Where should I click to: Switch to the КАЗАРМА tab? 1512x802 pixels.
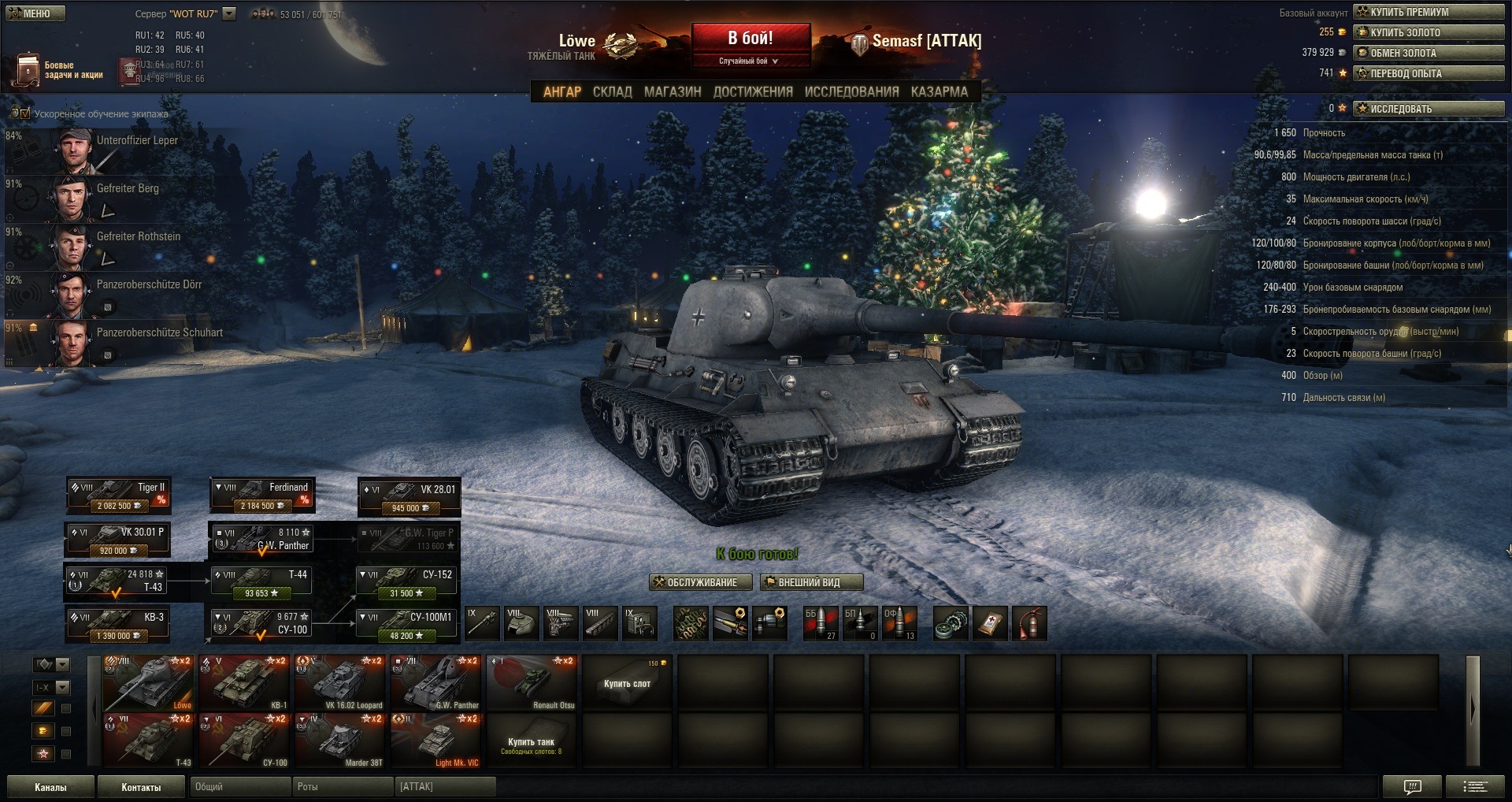[939, 91]
